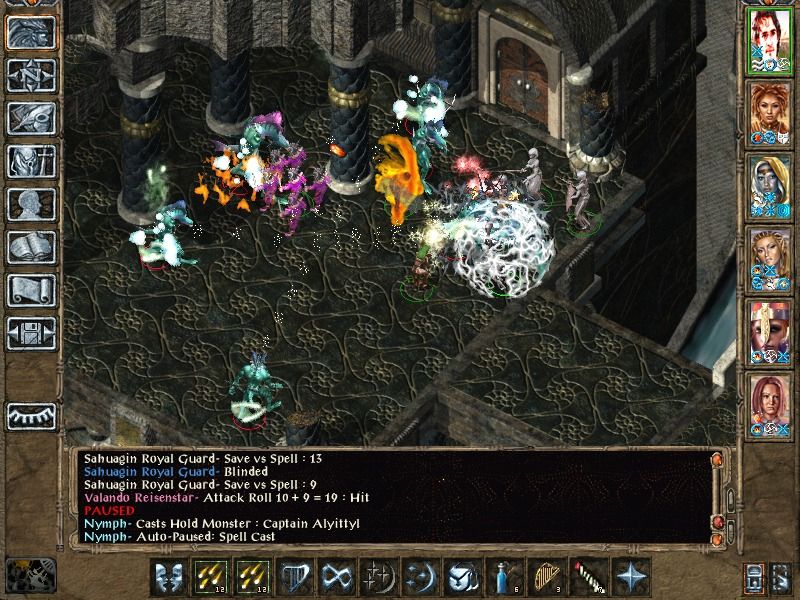Open the character record screen
The height and width of the screenshot is (600, 800).
30,204
